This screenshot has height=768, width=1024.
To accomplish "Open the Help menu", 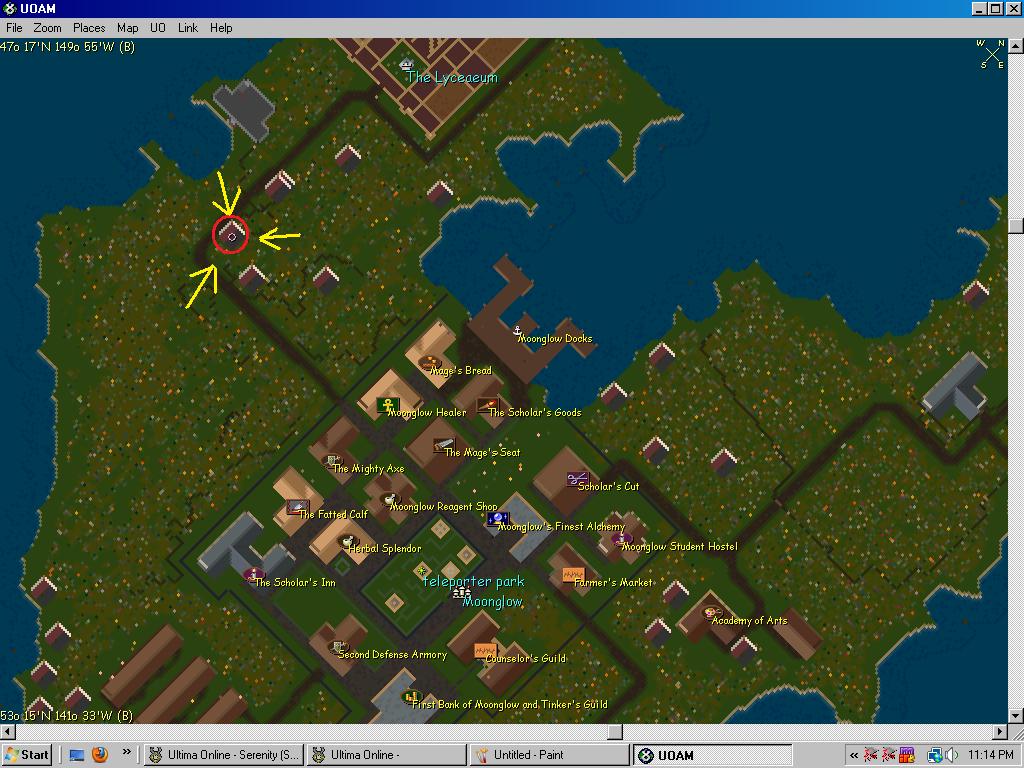I will 221,28.
